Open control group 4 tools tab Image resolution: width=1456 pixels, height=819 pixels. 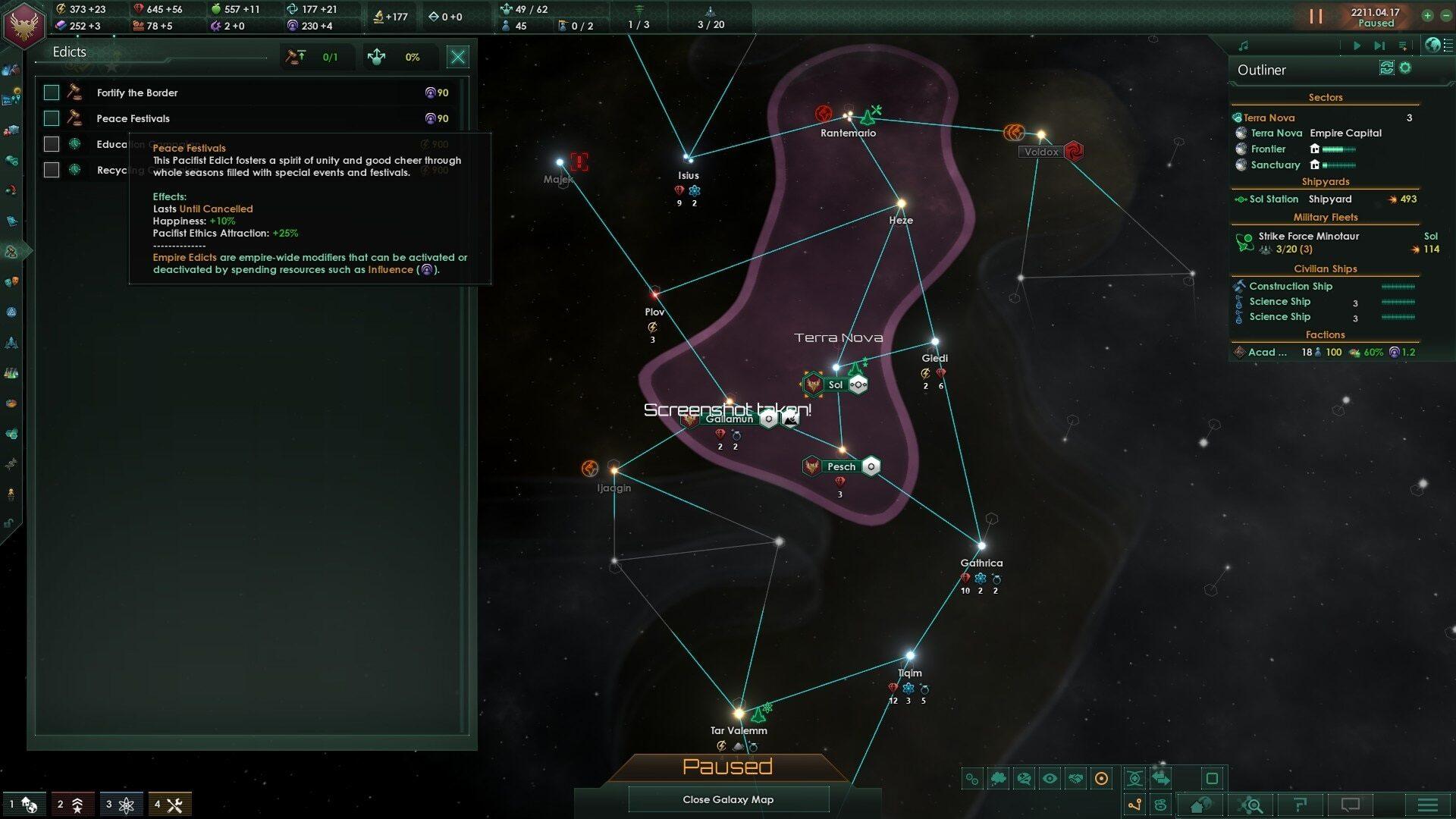coord(169,804)
